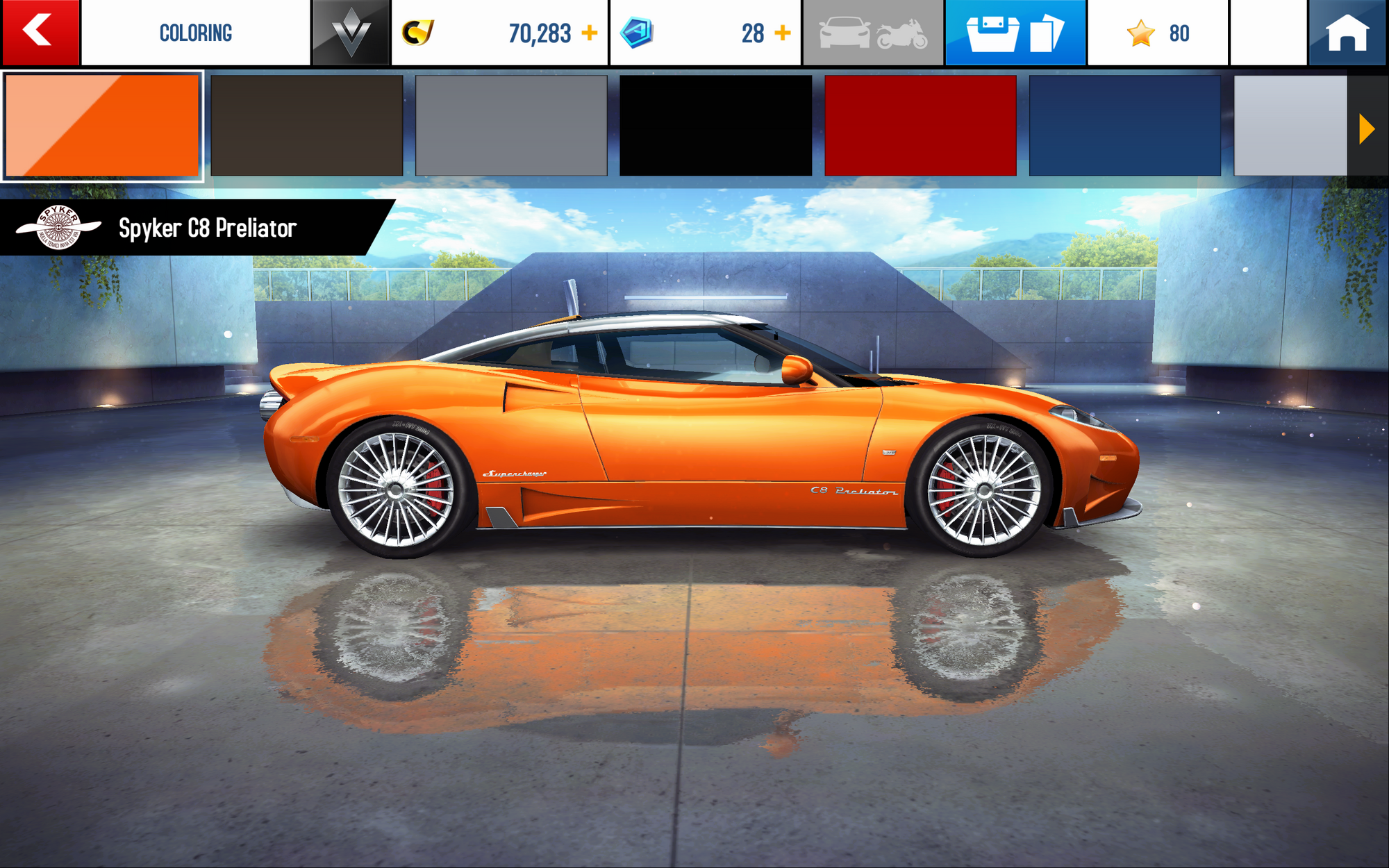Open the car and bike garage tab
The height and width of the screenshot is (868, 1389).
(x=873, y=33)
